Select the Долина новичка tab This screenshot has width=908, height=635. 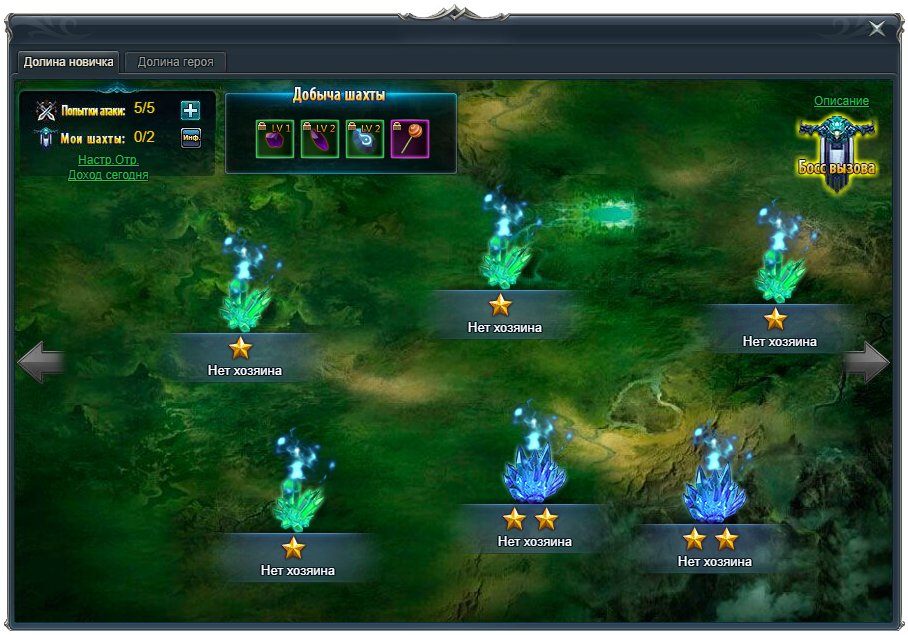pos(69,62)
